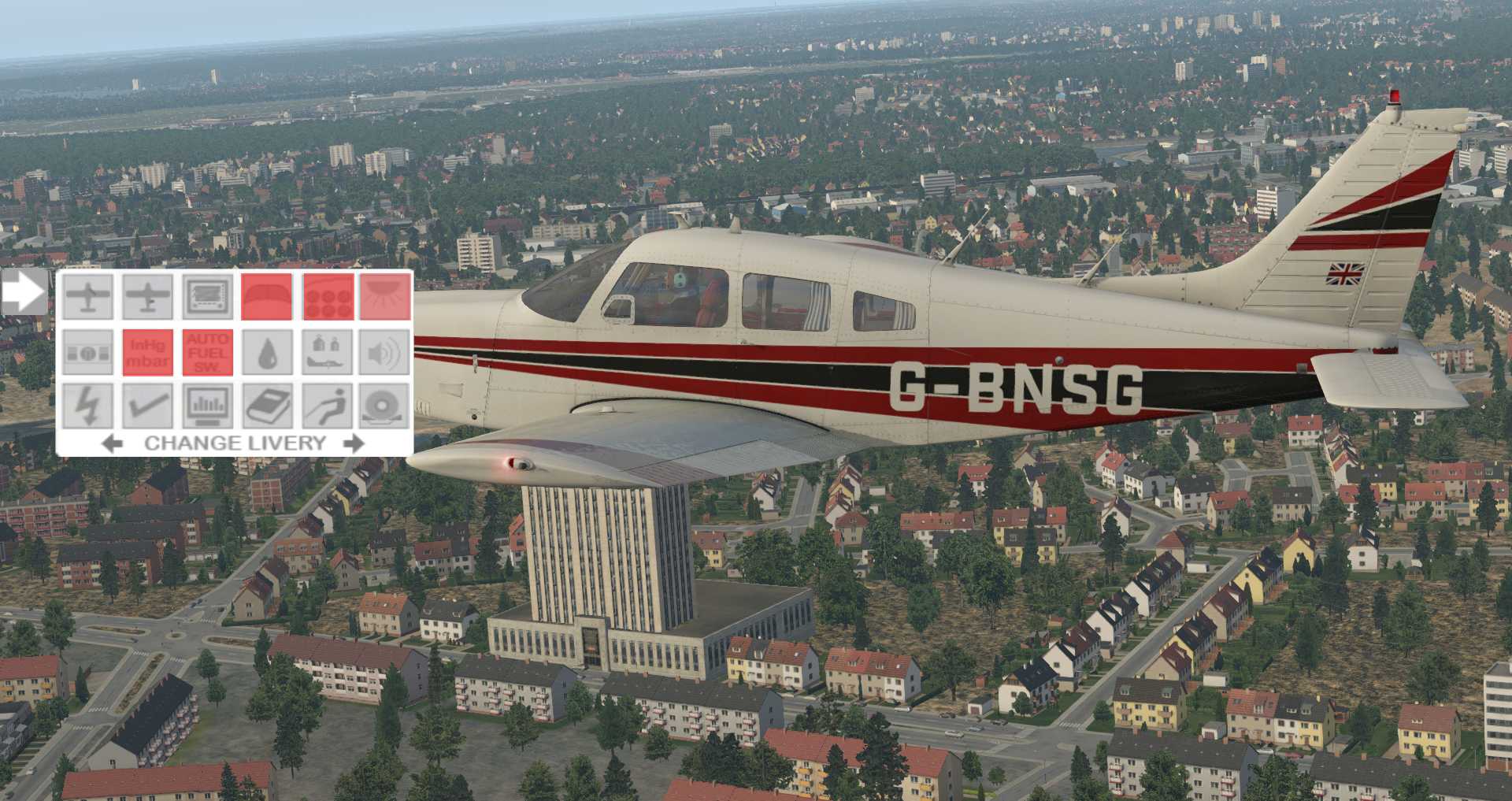Select the wheel chocks tire icon
1512x801 pixels.
coord(385,406)
